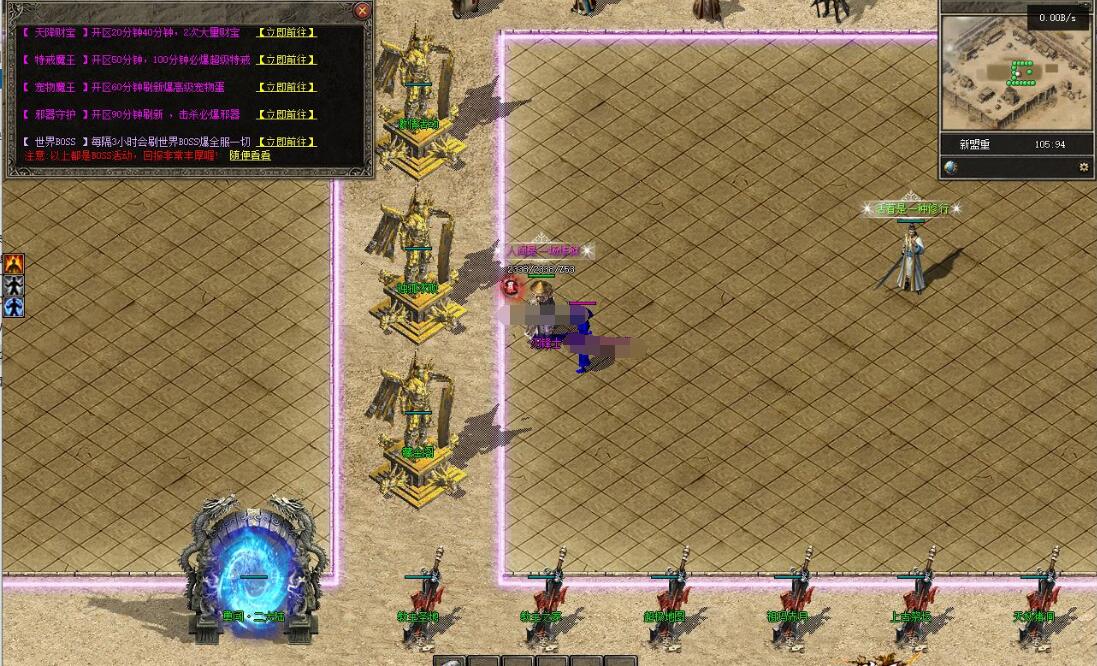Close the BOSS activity panel
The height and width of the screenshot is (666, 1097).
tap(362, 11)
